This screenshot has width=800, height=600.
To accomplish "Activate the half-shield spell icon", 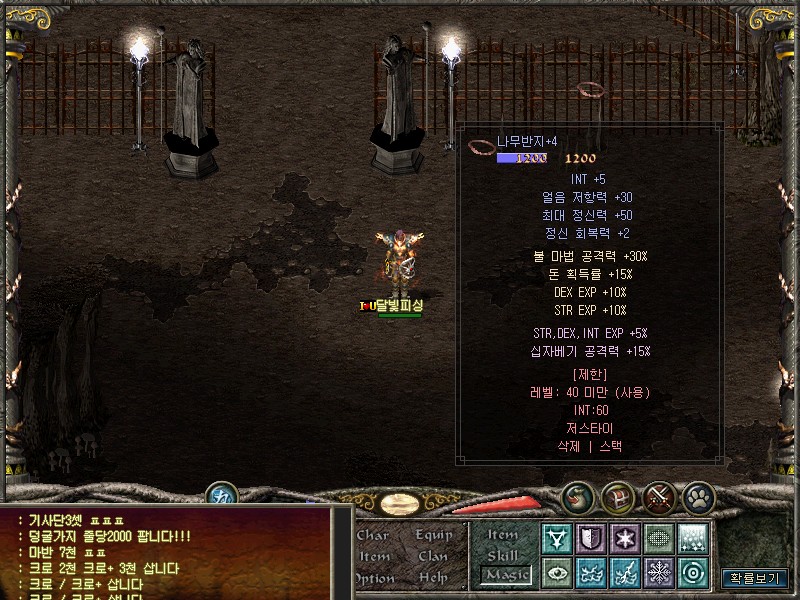I will 591,538.
